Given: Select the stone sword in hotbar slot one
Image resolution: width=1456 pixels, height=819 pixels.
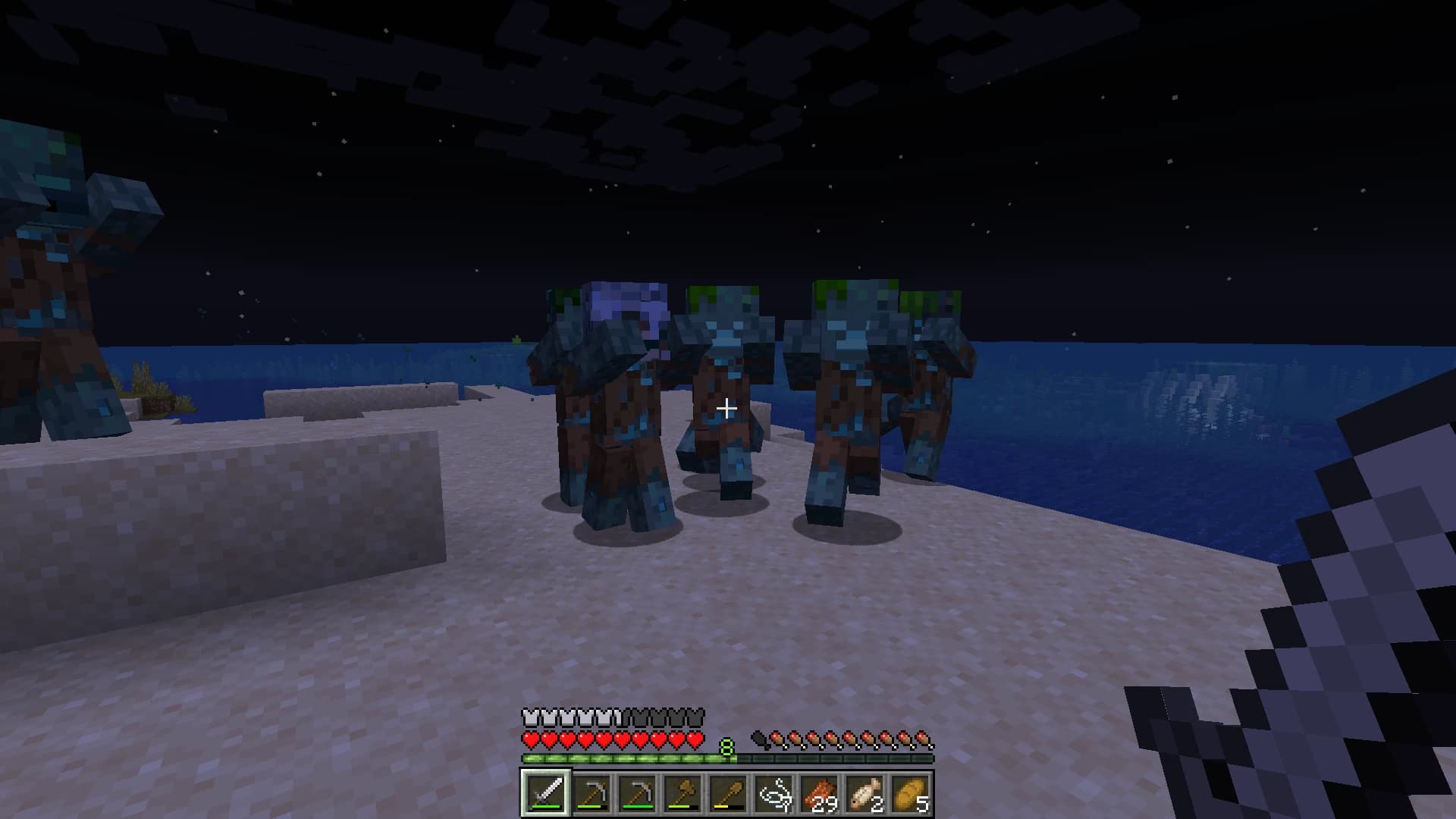Looking at the screenshot, I should tap(545, 794).
